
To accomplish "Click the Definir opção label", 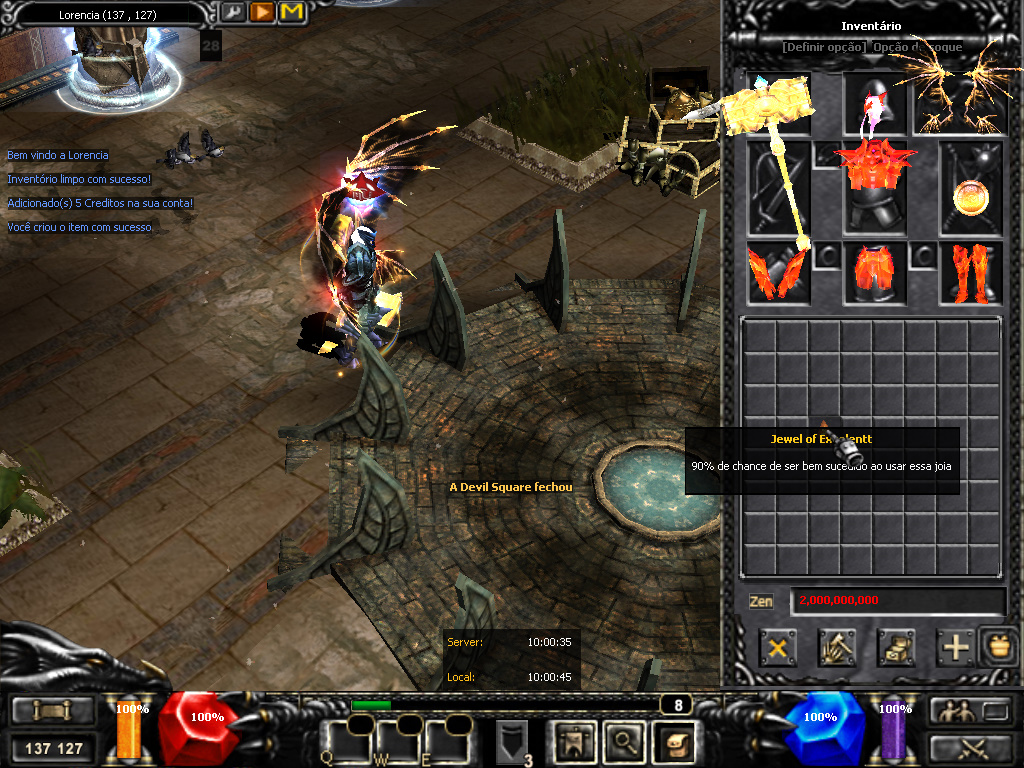I will 824,47.
